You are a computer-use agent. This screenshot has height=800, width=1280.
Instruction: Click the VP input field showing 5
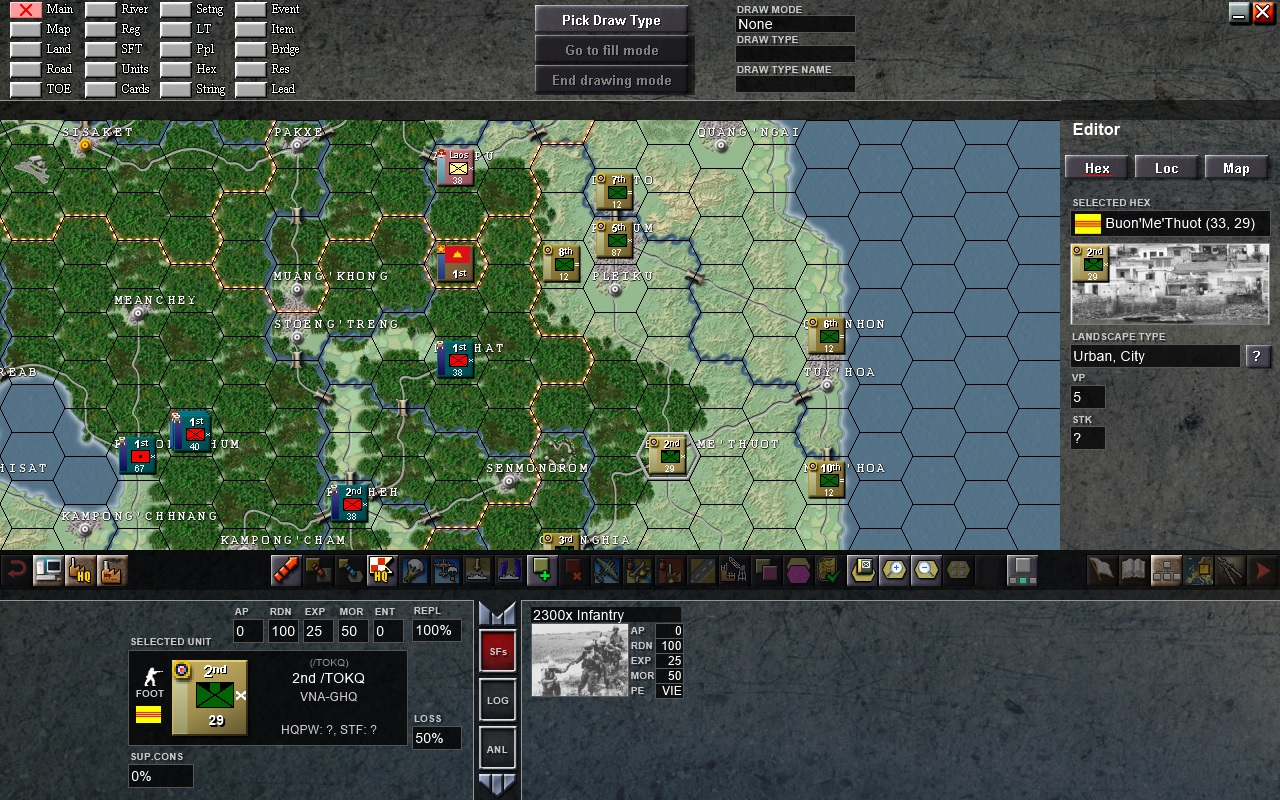pos(1087,396)
